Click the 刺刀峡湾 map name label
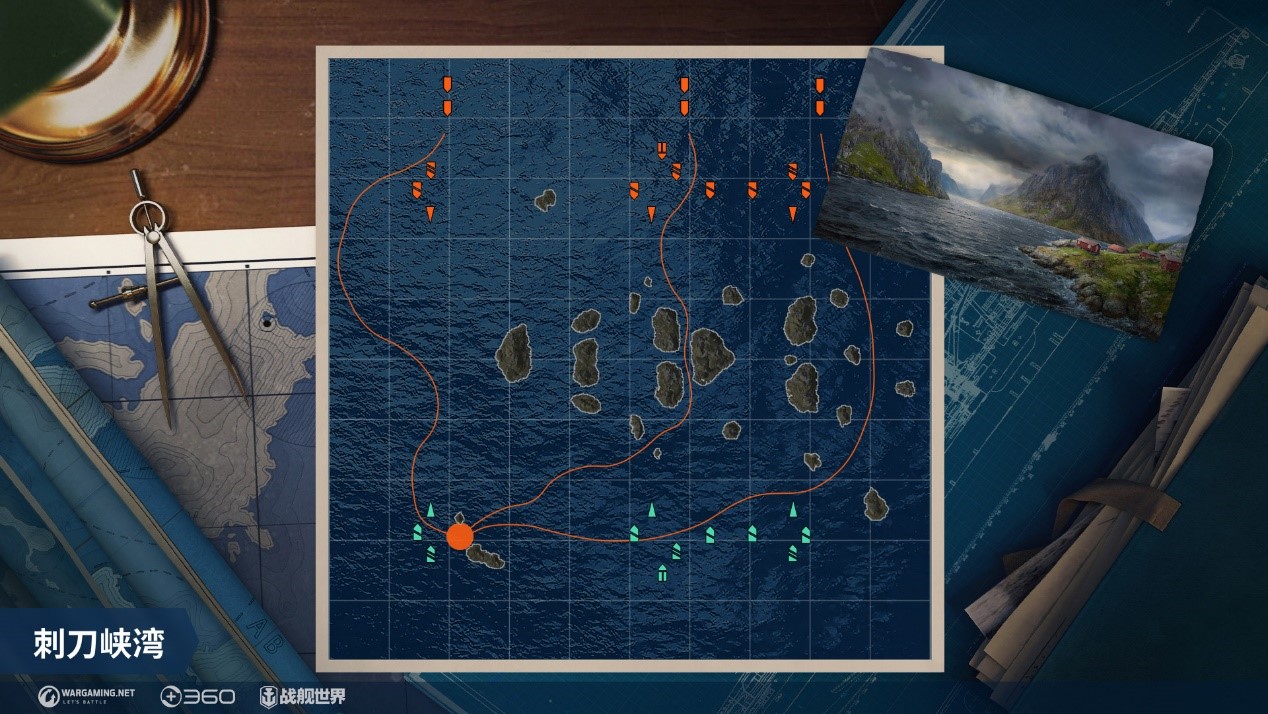This screenshot has width=1268, height=714. click(99, 643)
